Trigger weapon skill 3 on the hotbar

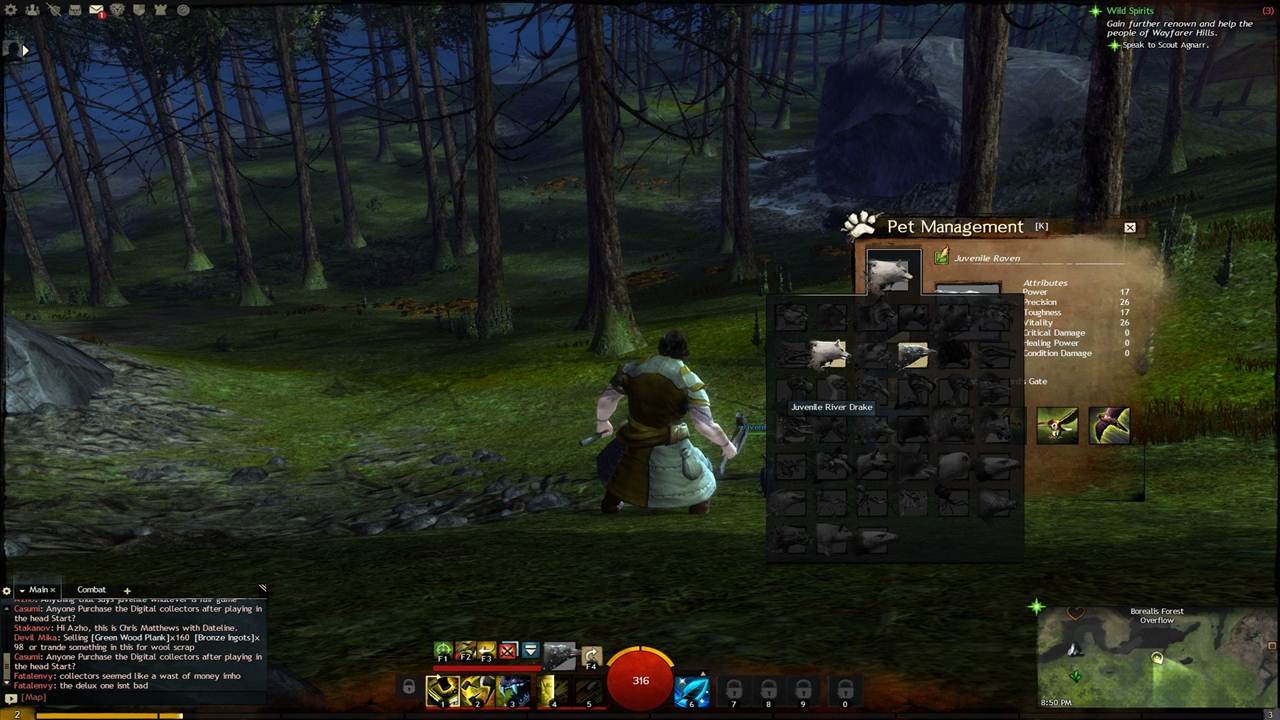513,691
